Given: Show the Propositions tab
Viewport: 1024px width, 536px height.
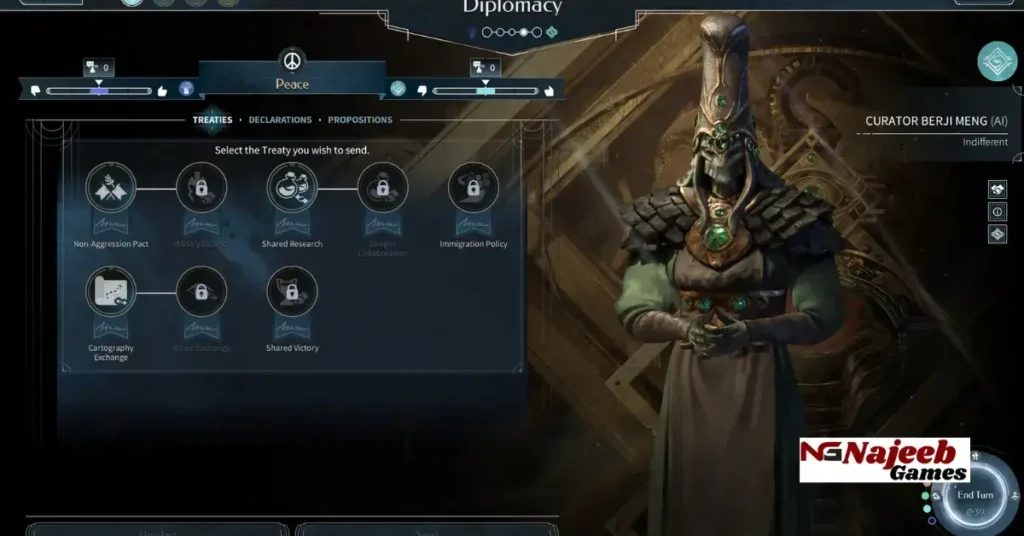Looking at the screenshot, I should pos(360,120).
